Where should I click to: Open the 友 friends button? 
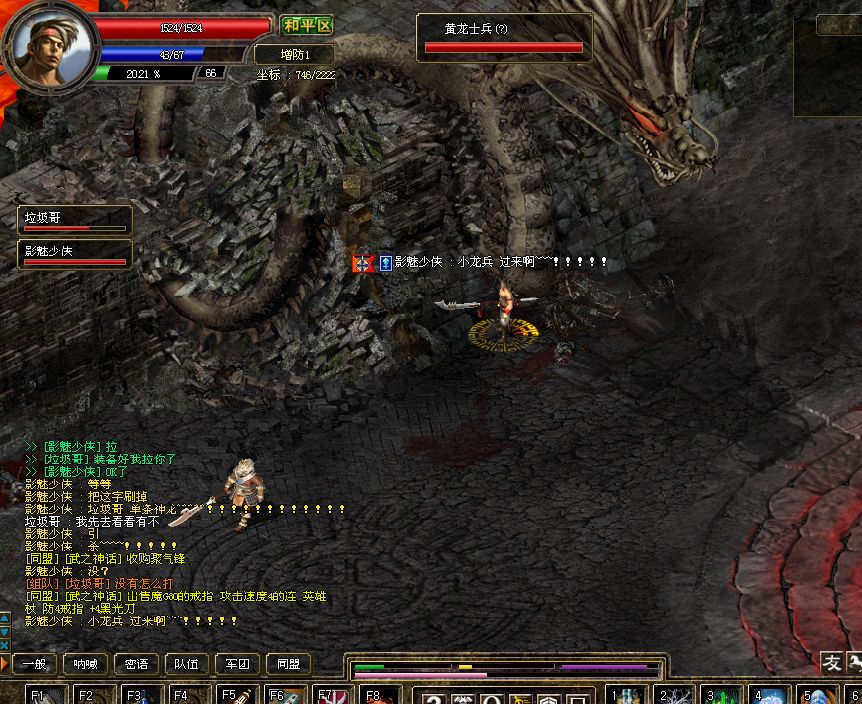tap(832, 662)
